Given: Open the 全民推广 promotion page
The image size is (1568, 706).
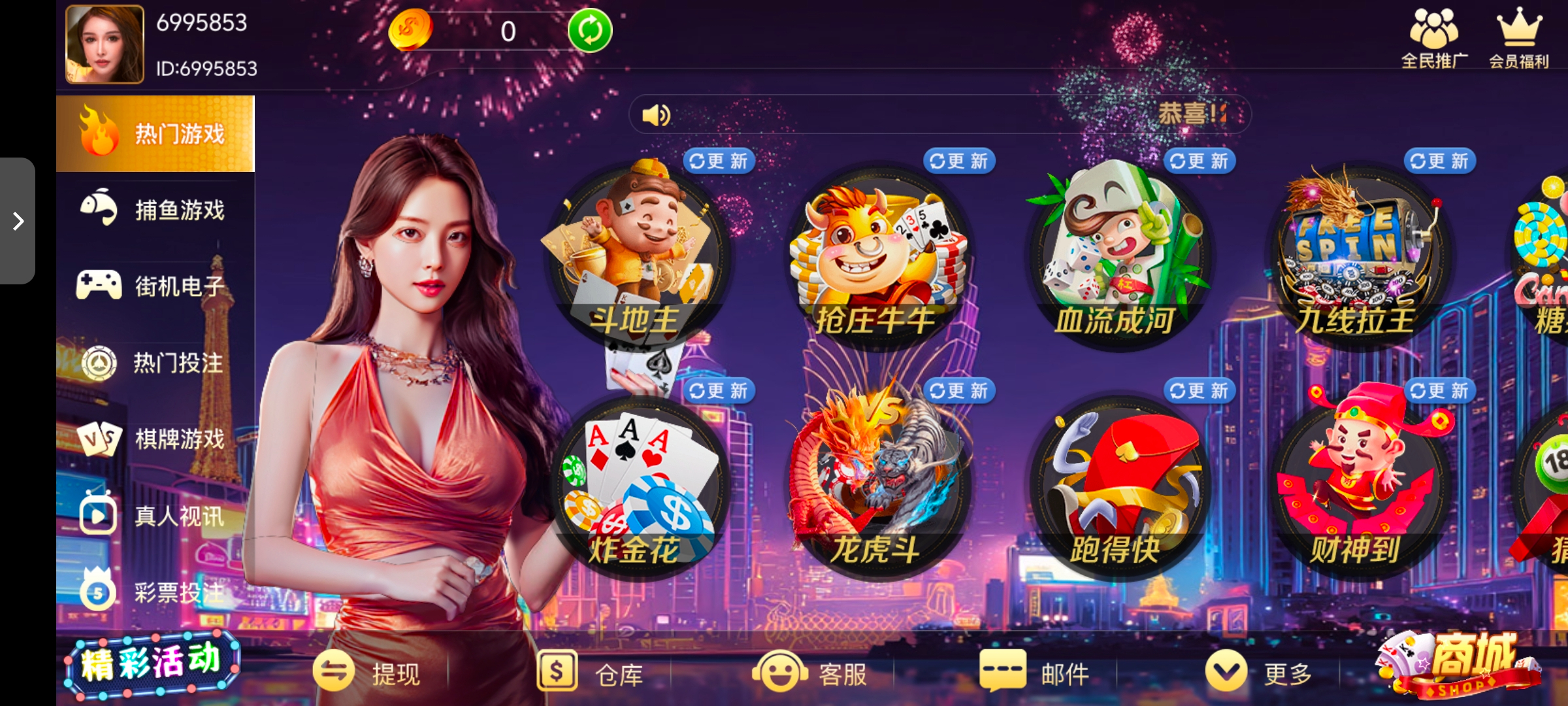Looking at the screenshot, I should click(1434, 39).
